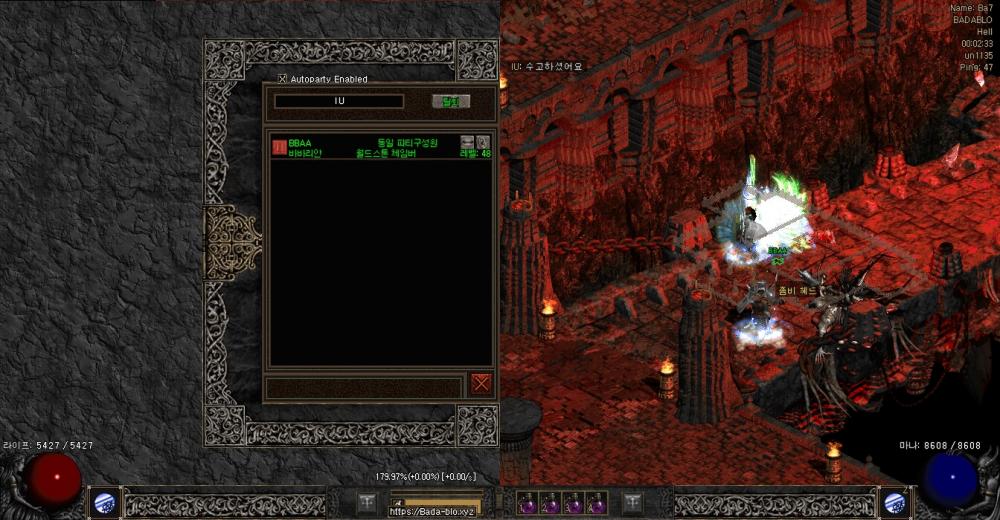Click the green 탈퇴 leave-party button
The image size is (1000, 520).
point(450,101)
